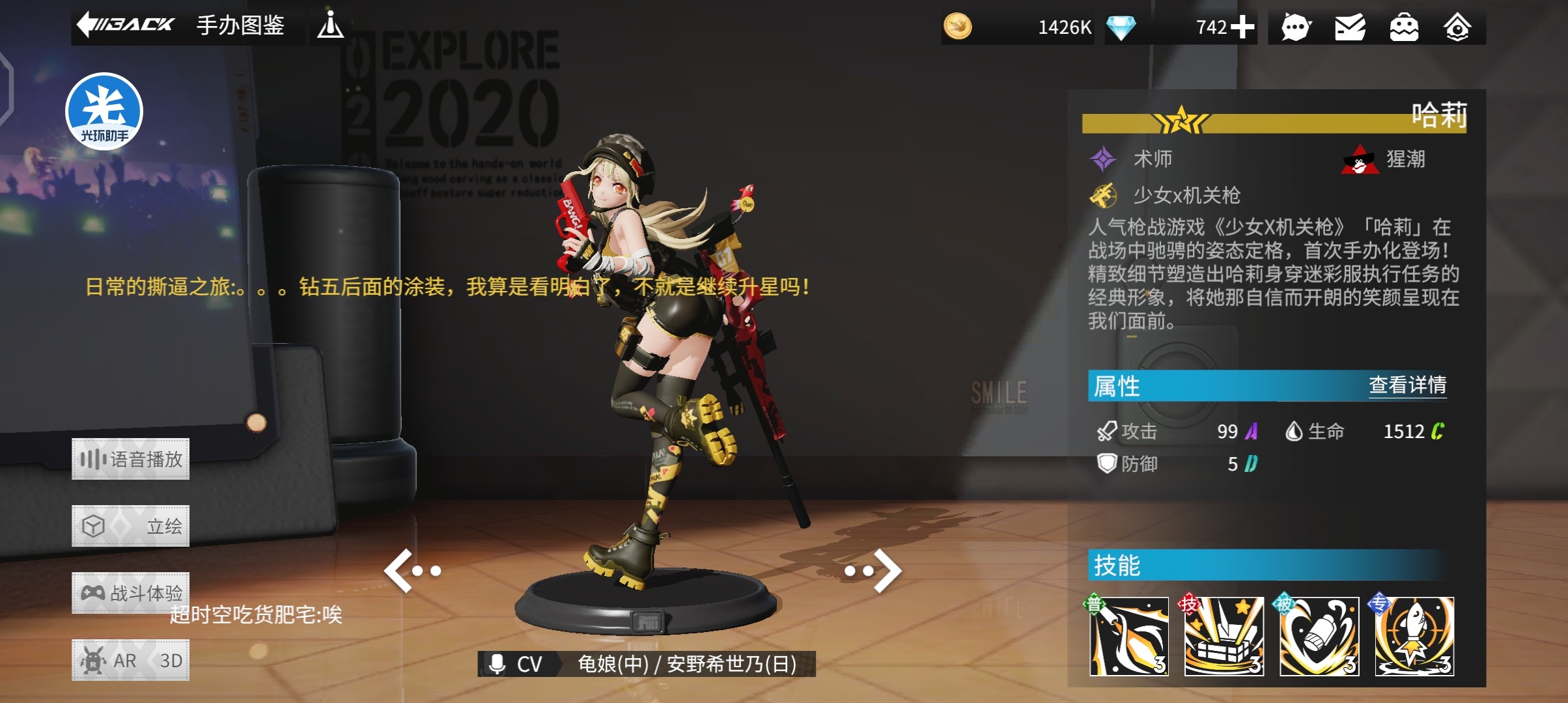Show the previous figure with left arrow
This screenshot has width=1568, height=703.
(x=412, y=571)
